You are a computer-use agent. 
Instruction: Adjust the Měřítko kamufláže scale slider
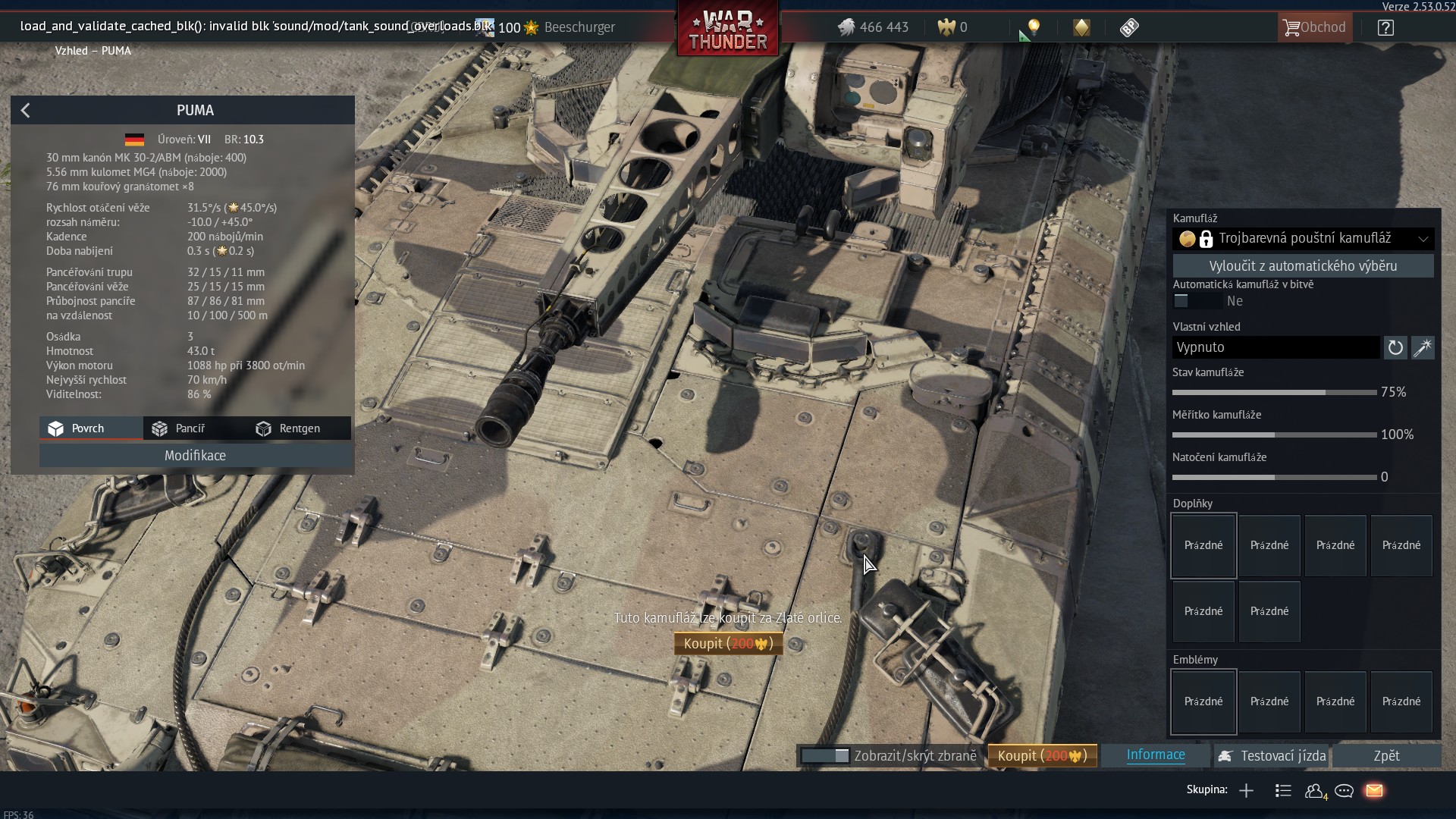[x=1275, y=435]
